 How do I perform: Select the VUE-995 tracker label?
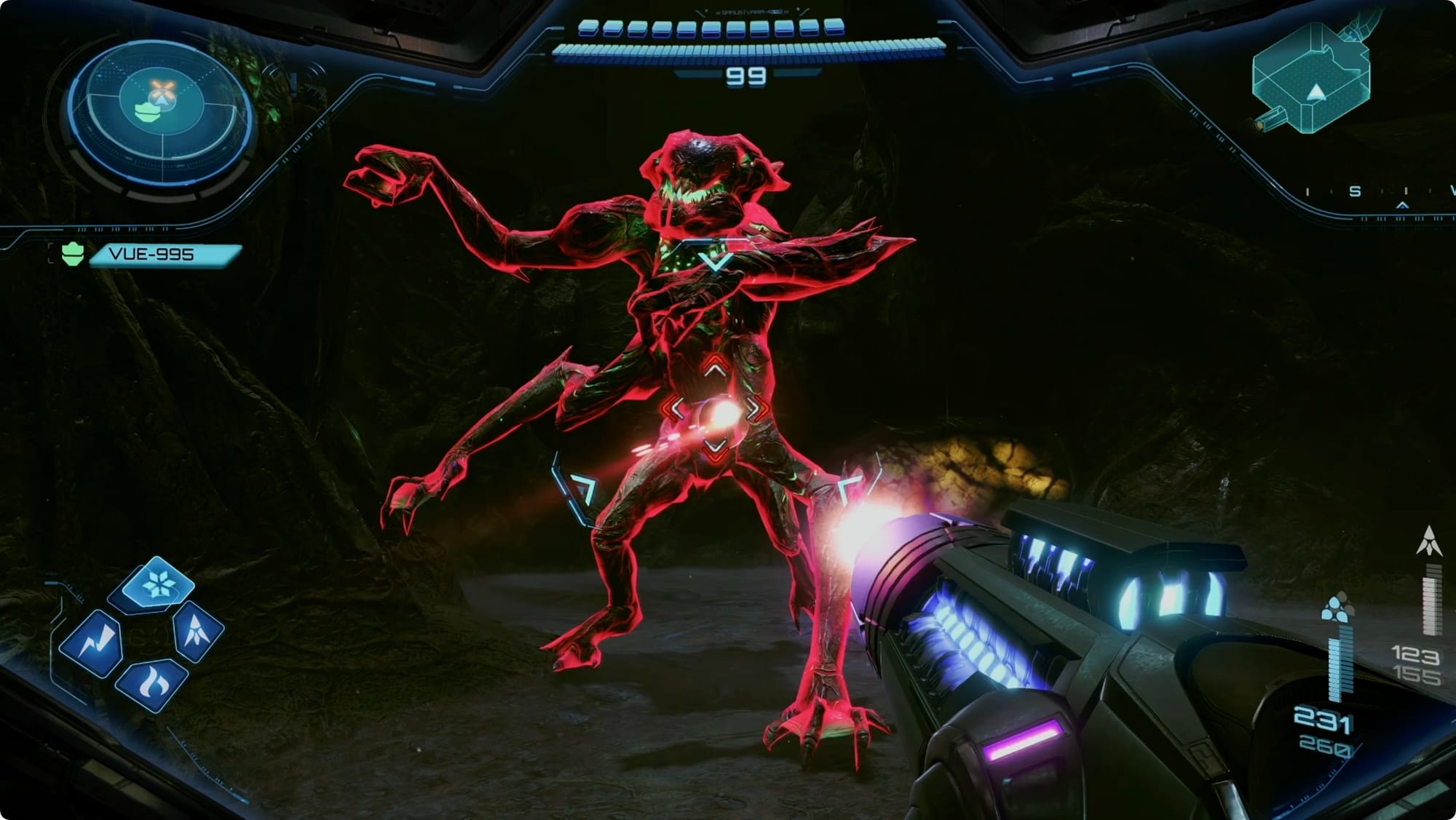coord(164,255)
